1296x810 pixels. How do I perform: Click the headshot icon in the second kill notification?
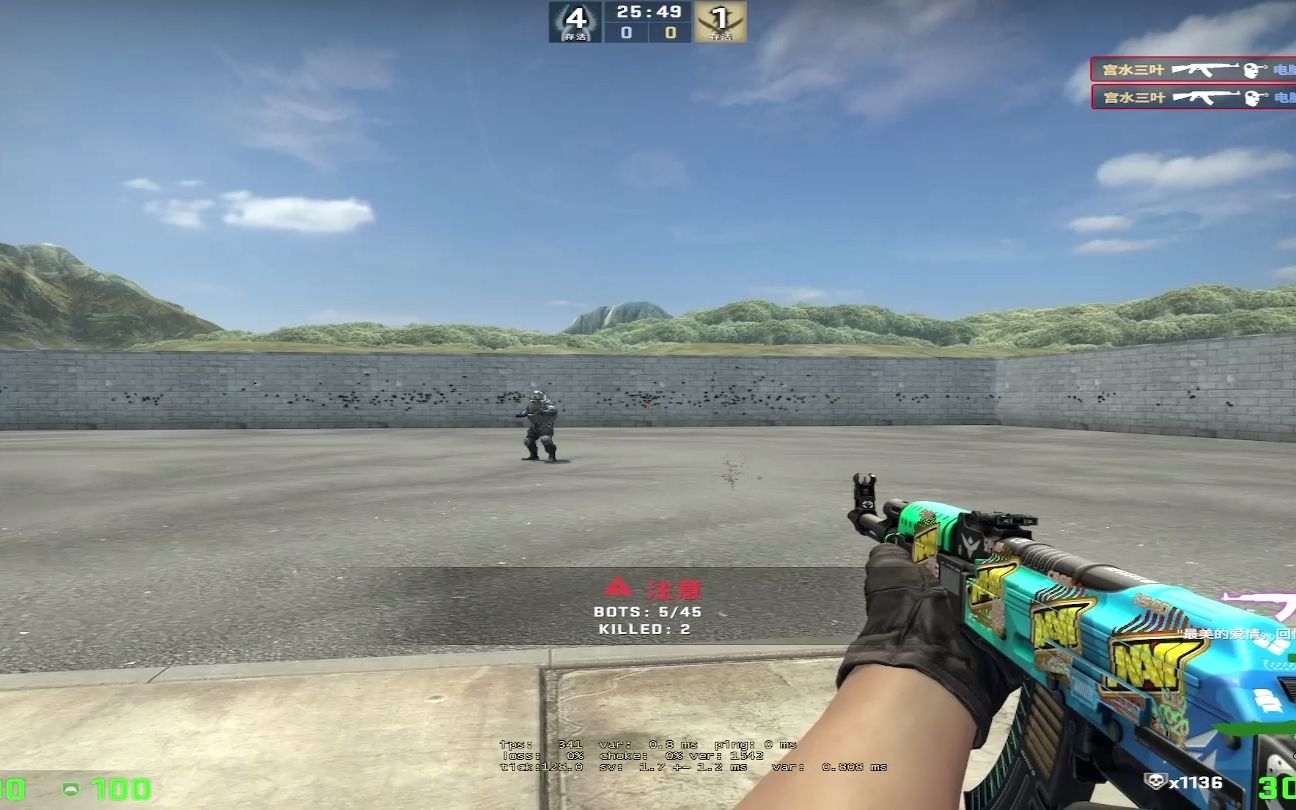point(1249,94)
